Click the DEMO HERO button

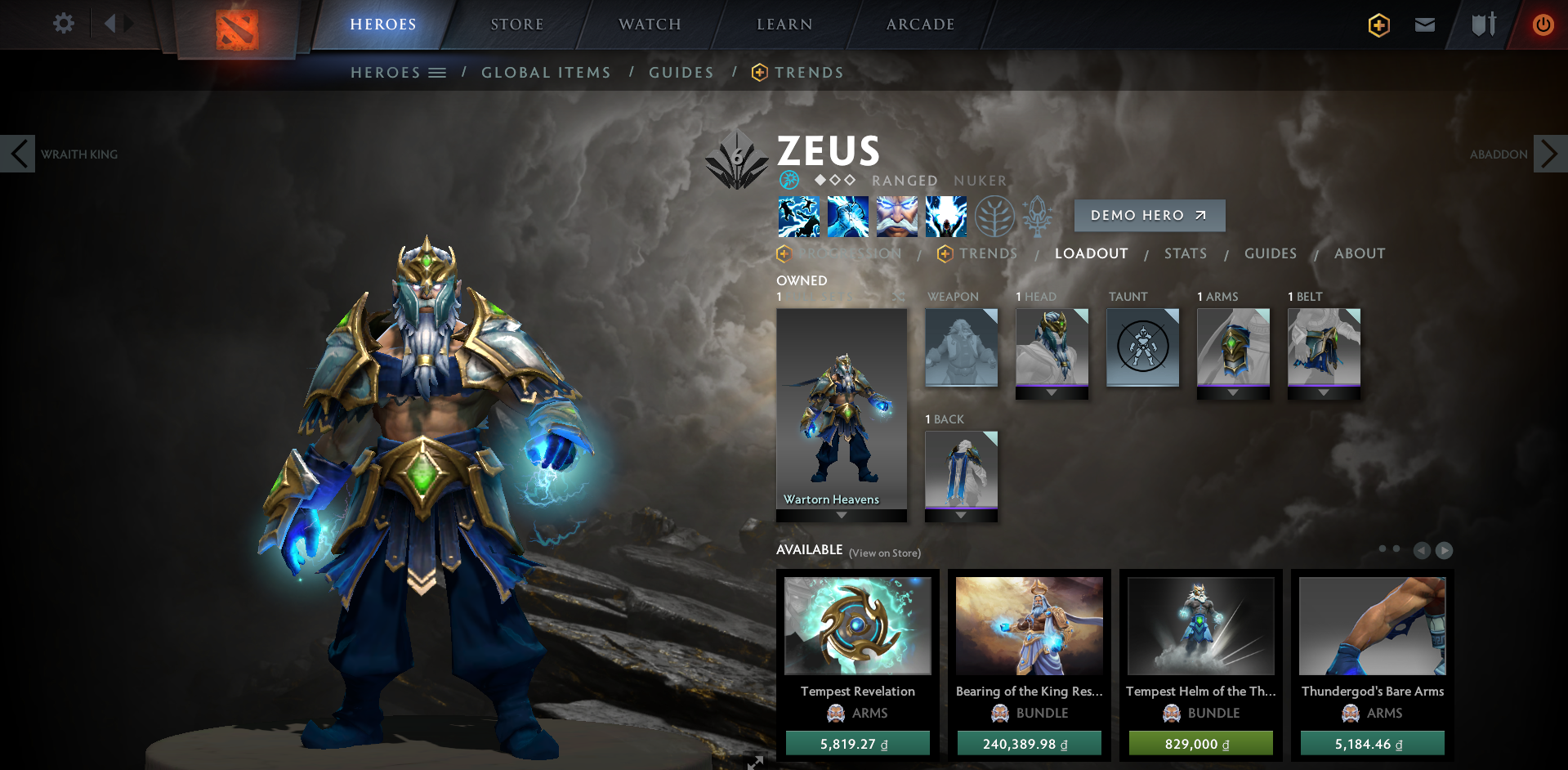click(1149, 215)
